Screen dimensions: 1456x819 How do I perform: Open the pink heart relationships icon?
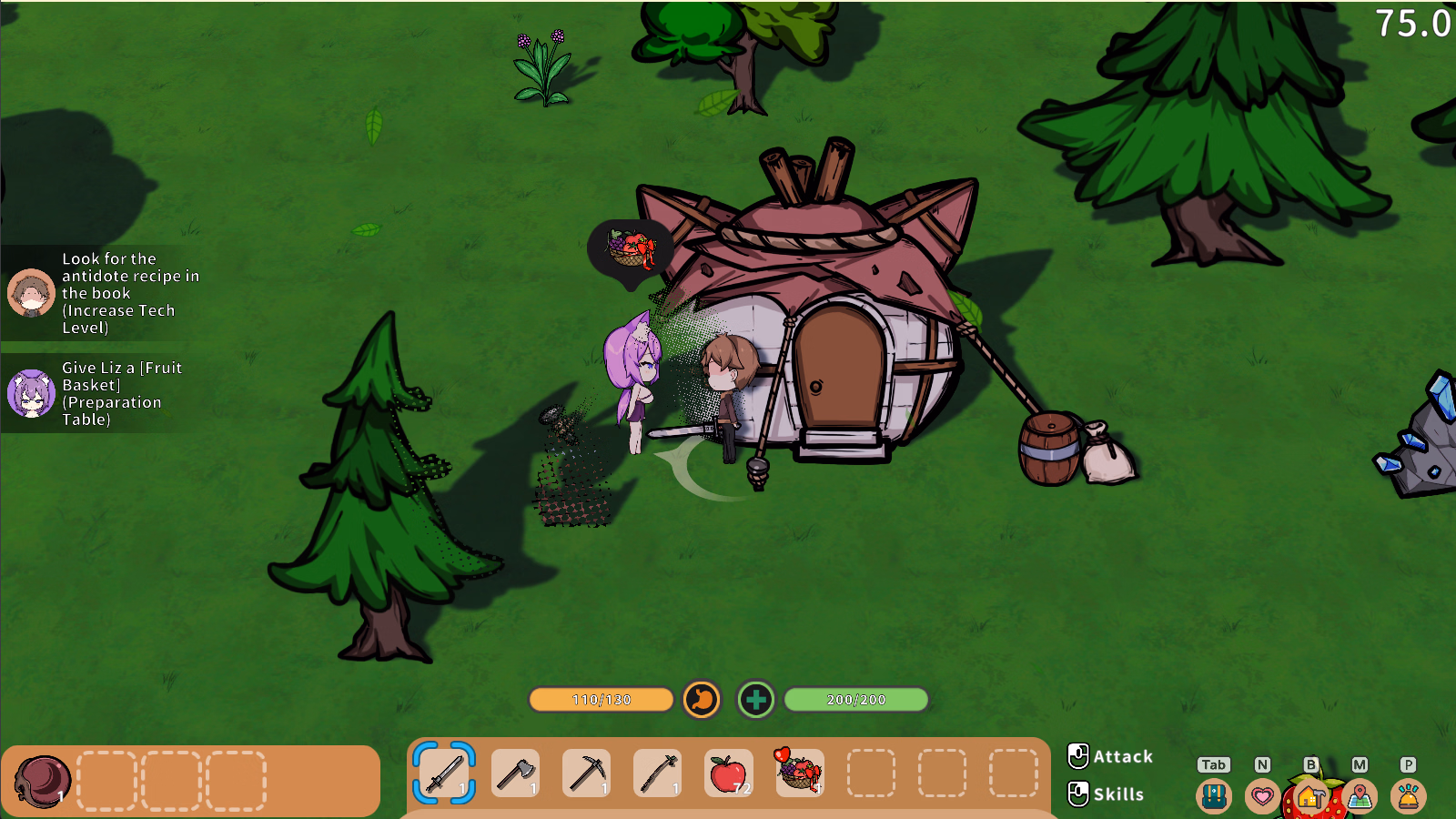tap(1262, 796)
